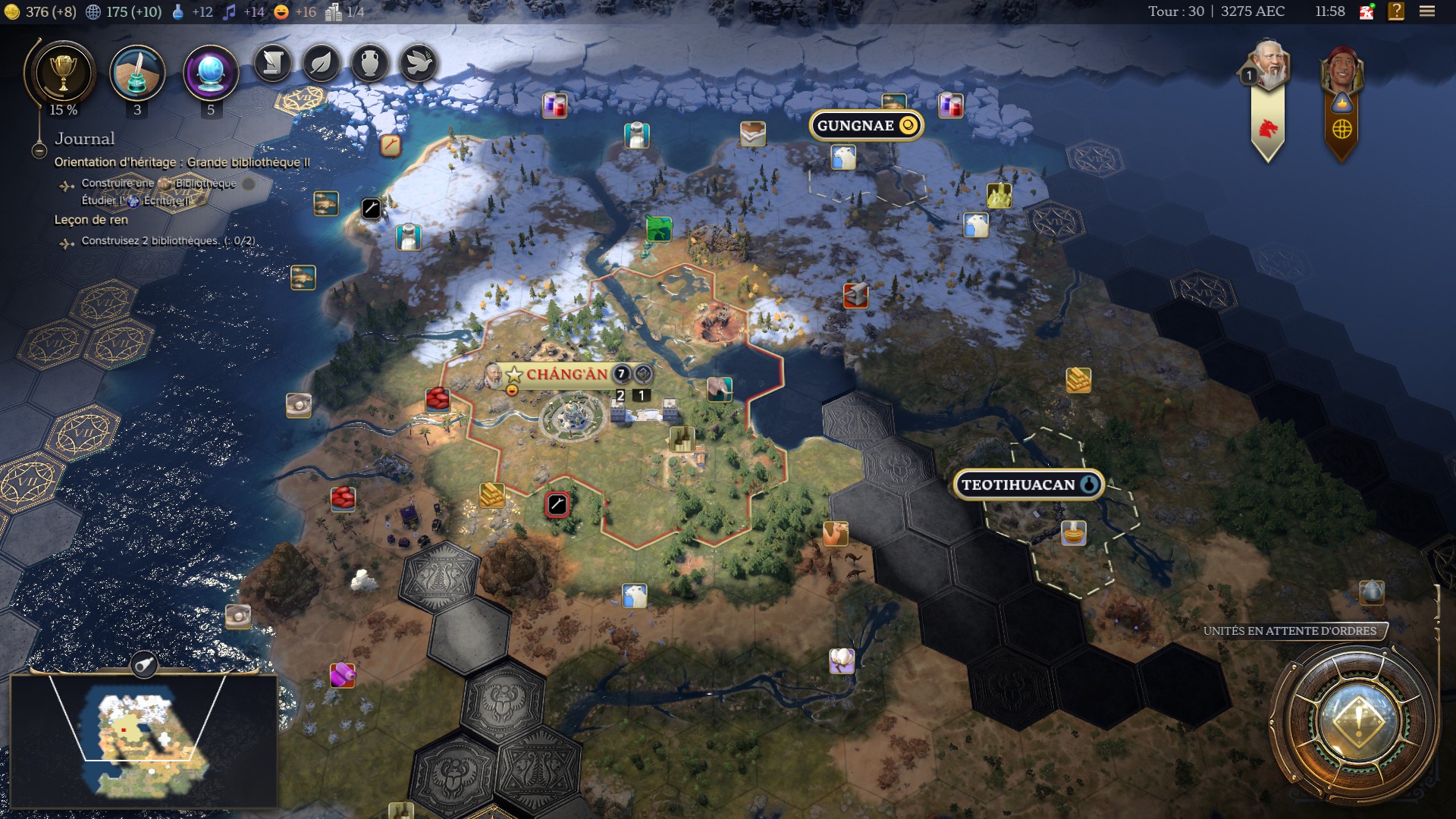Select the leaf legacy path icon
Screen dimensions: 1456x819
[322, 64]
